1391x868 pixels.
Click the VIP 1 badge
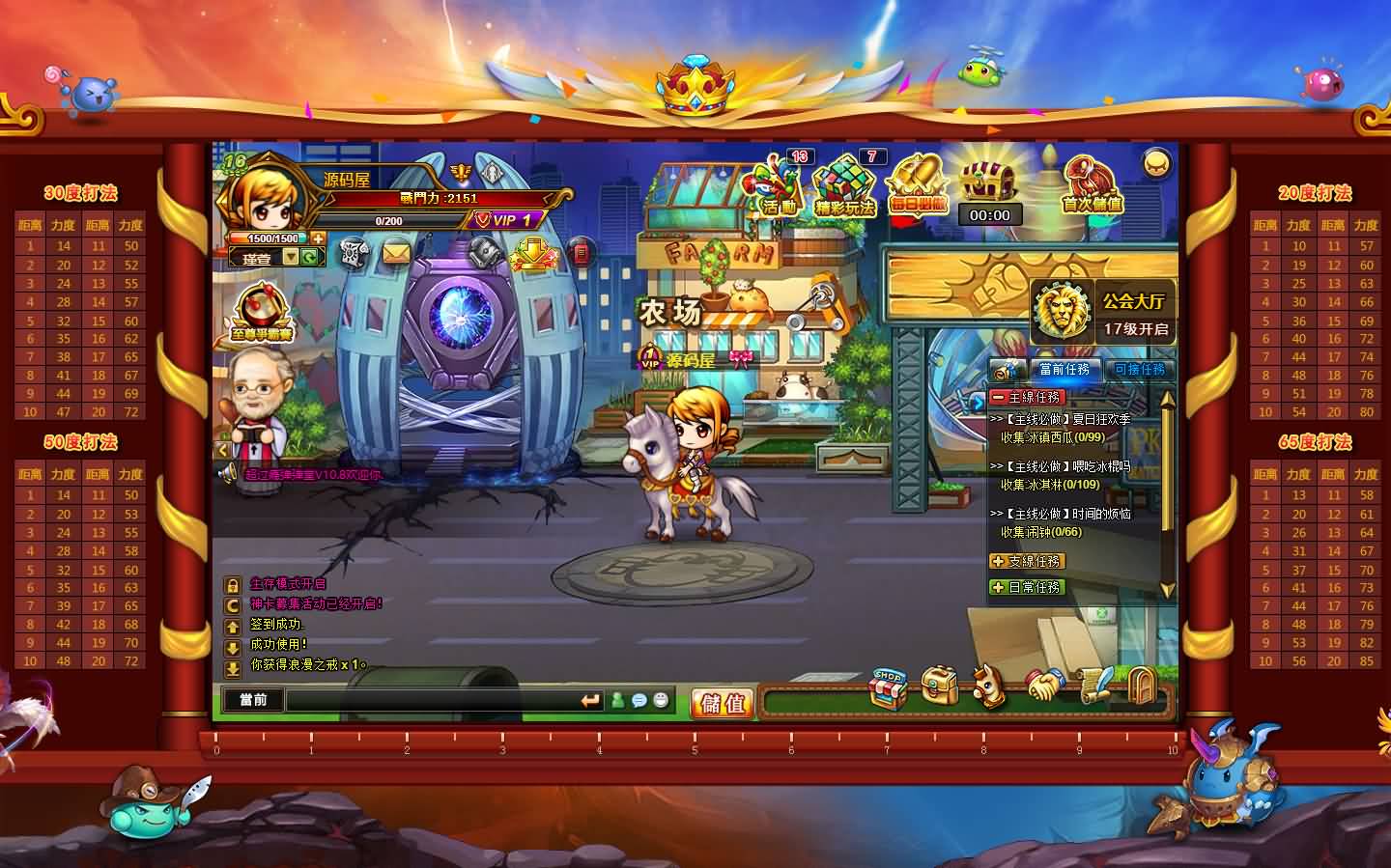click(503, 220)
